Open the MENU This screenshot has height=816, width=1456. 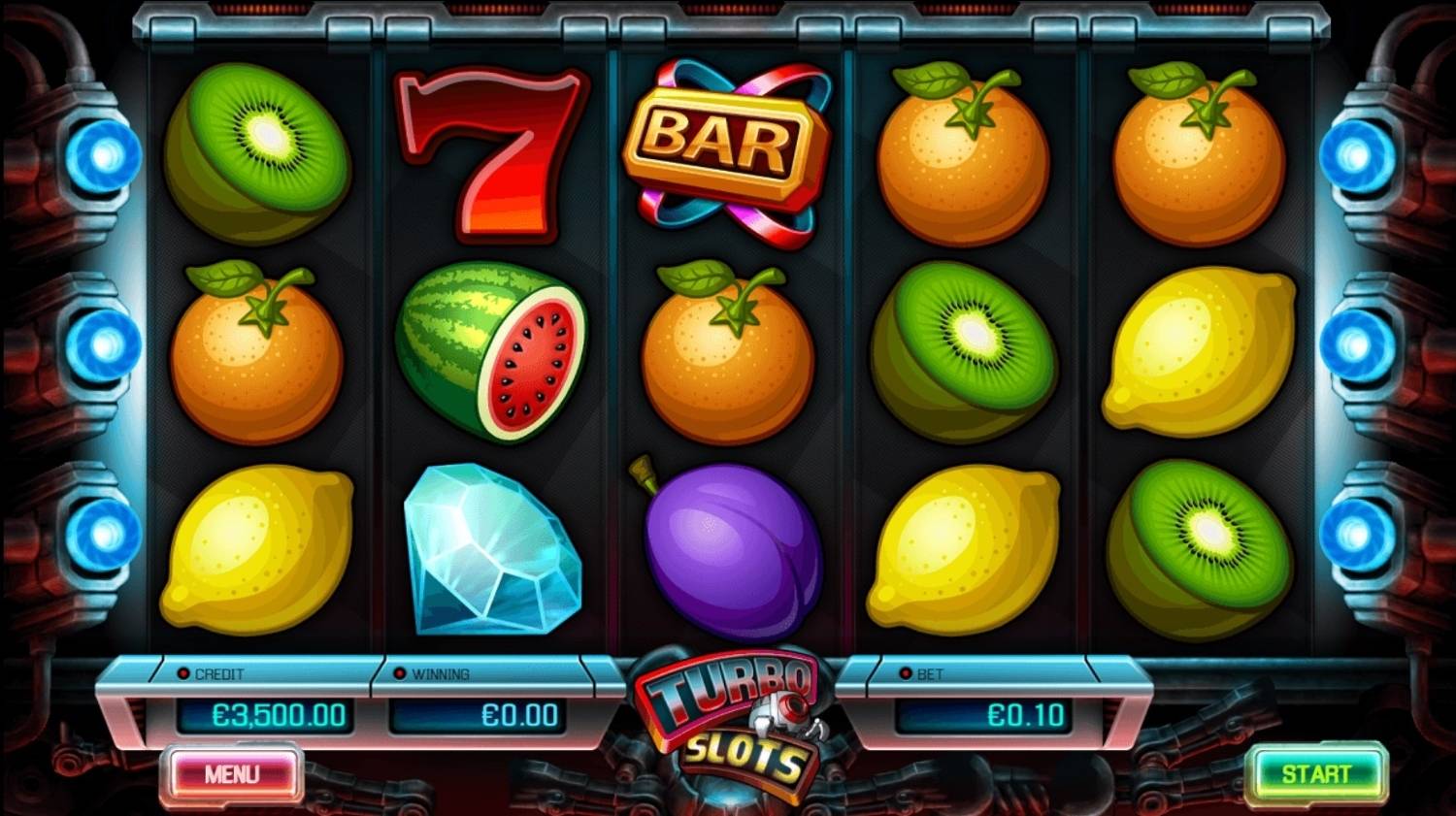[x=233, y=773]
